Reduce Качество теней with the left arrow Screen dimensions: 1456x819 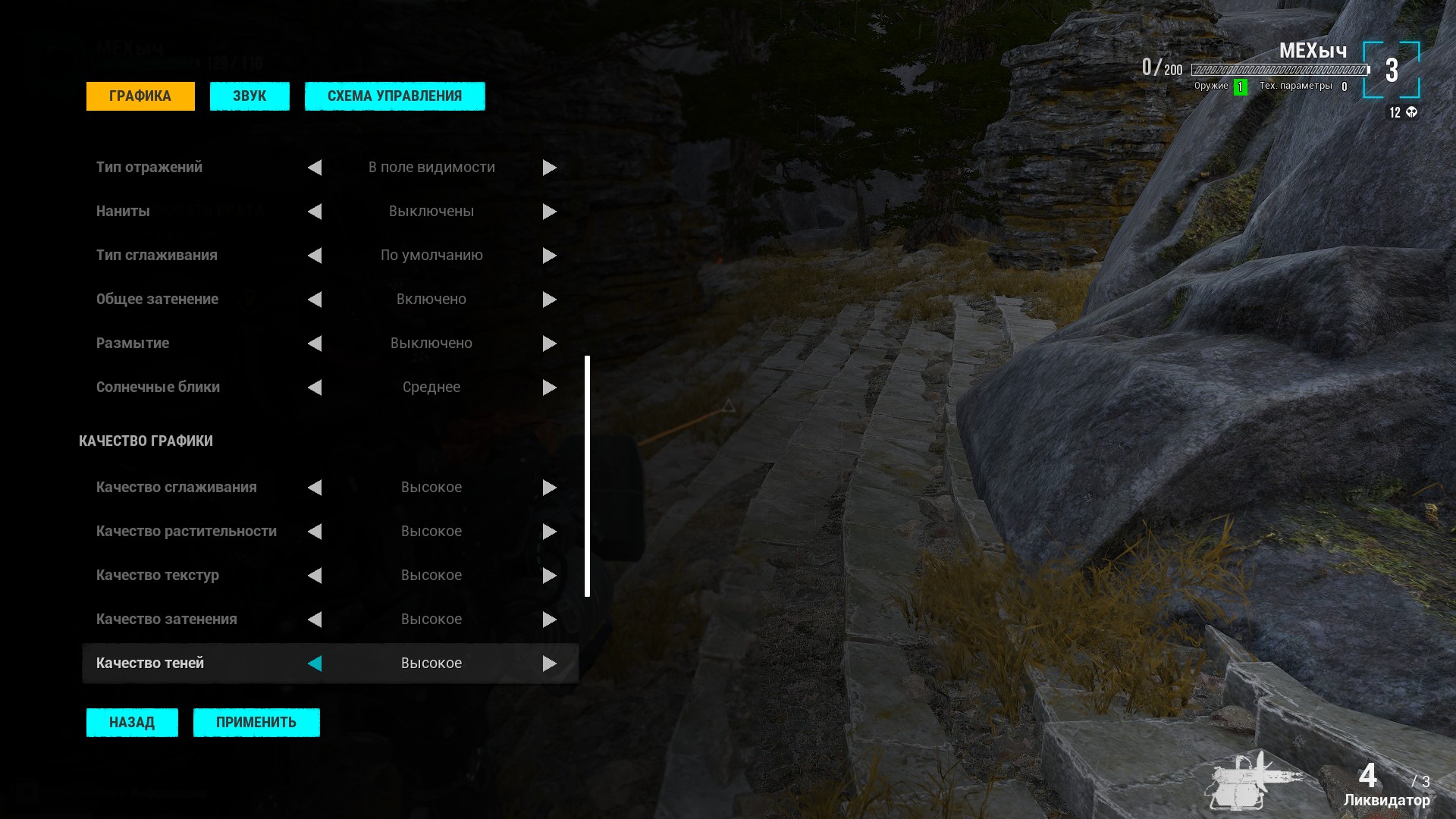315,664
